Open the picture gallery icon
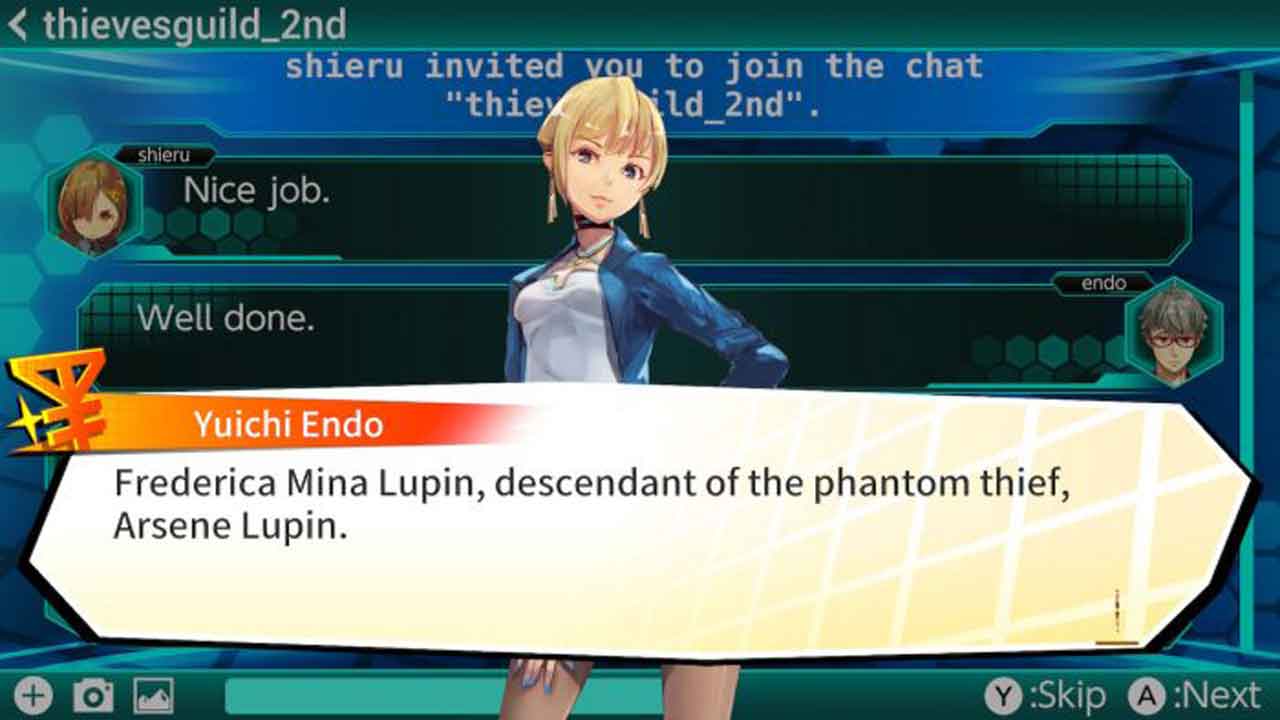 153,696
